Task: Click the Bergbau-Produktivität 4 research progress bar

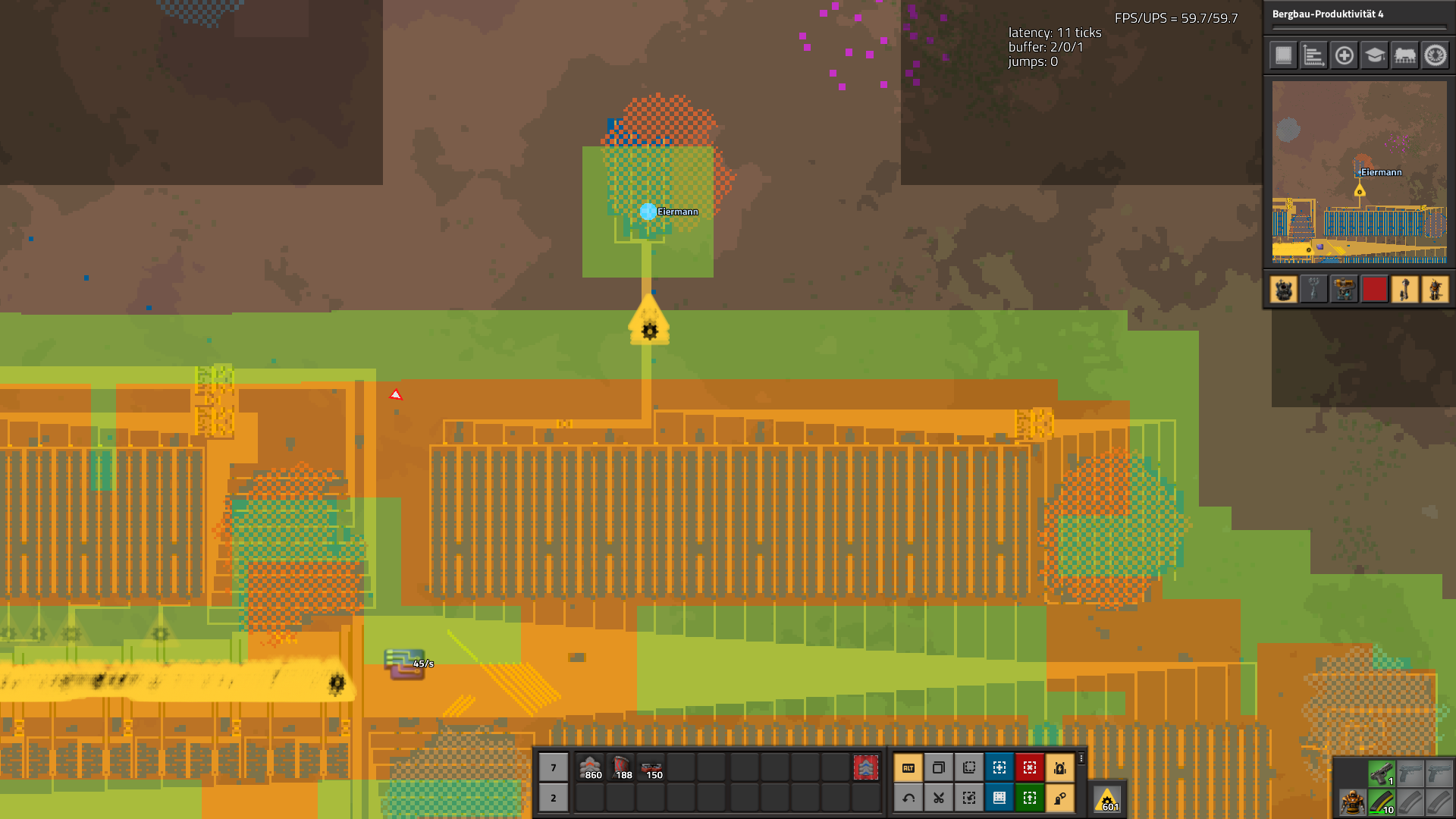Action: click(x=1360, y=27)
